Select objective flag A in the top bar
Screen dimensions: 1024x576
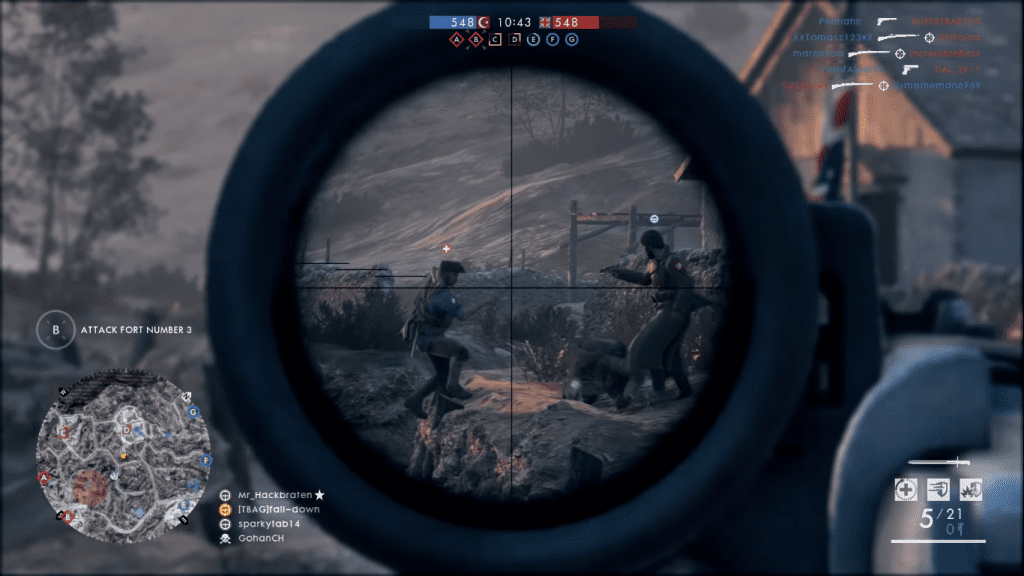click(457, 40)
